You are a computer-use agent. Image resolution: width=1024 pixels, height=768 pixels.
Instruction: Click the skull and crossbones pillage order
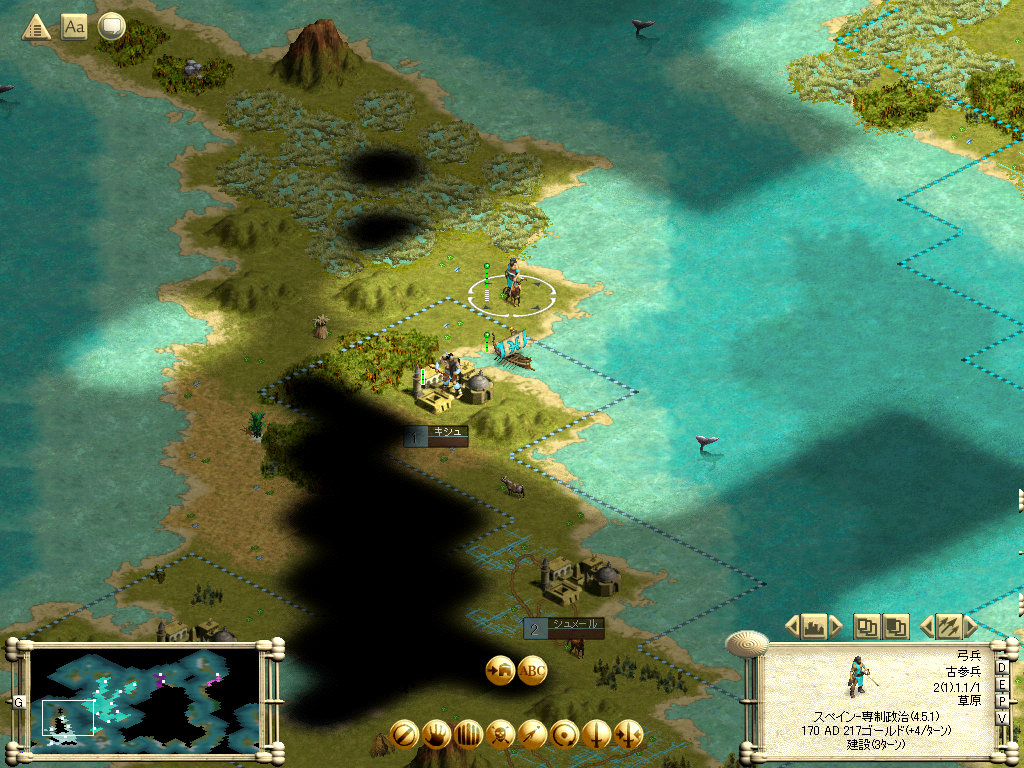[x=500, y=734]
